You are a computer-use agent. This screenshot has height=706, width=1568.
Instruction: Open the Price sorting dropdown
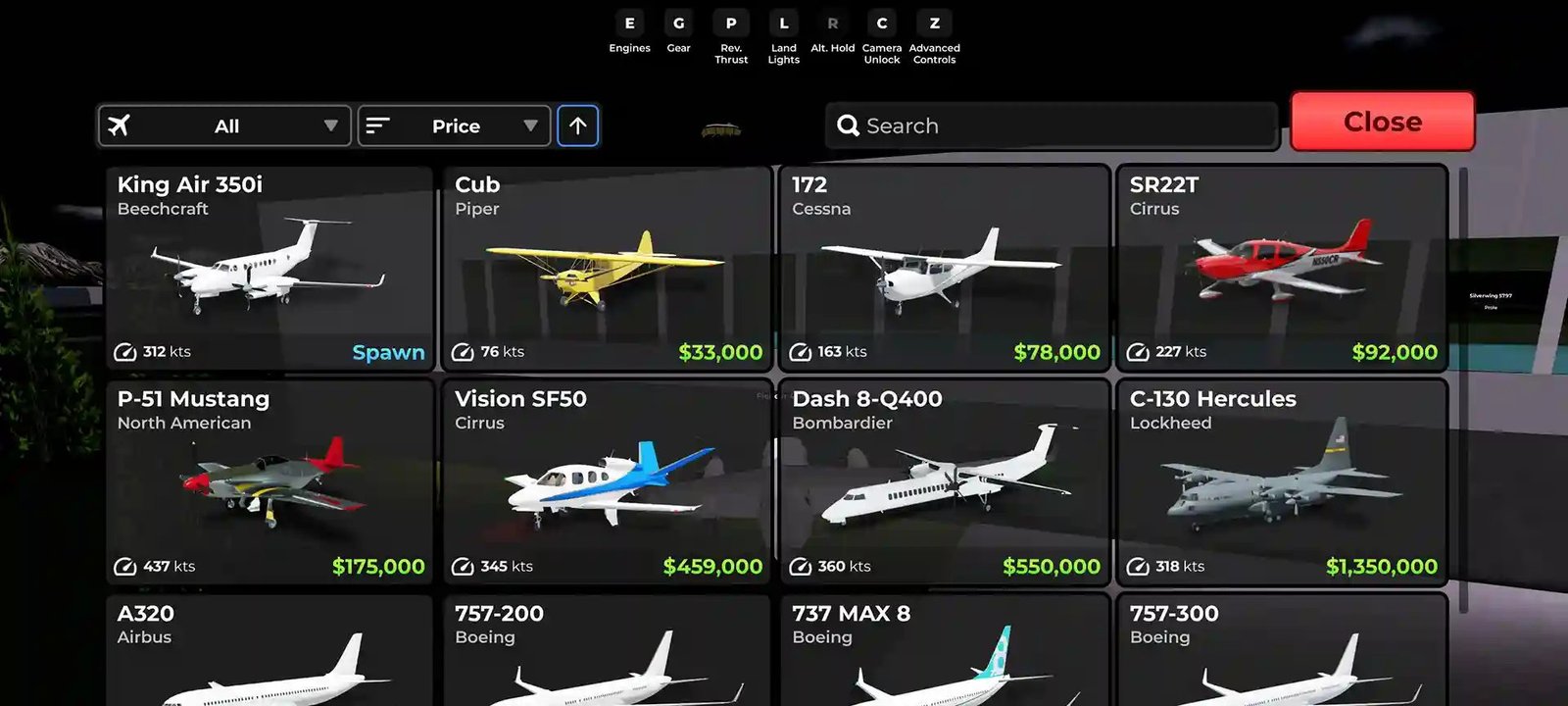point(454,126)
